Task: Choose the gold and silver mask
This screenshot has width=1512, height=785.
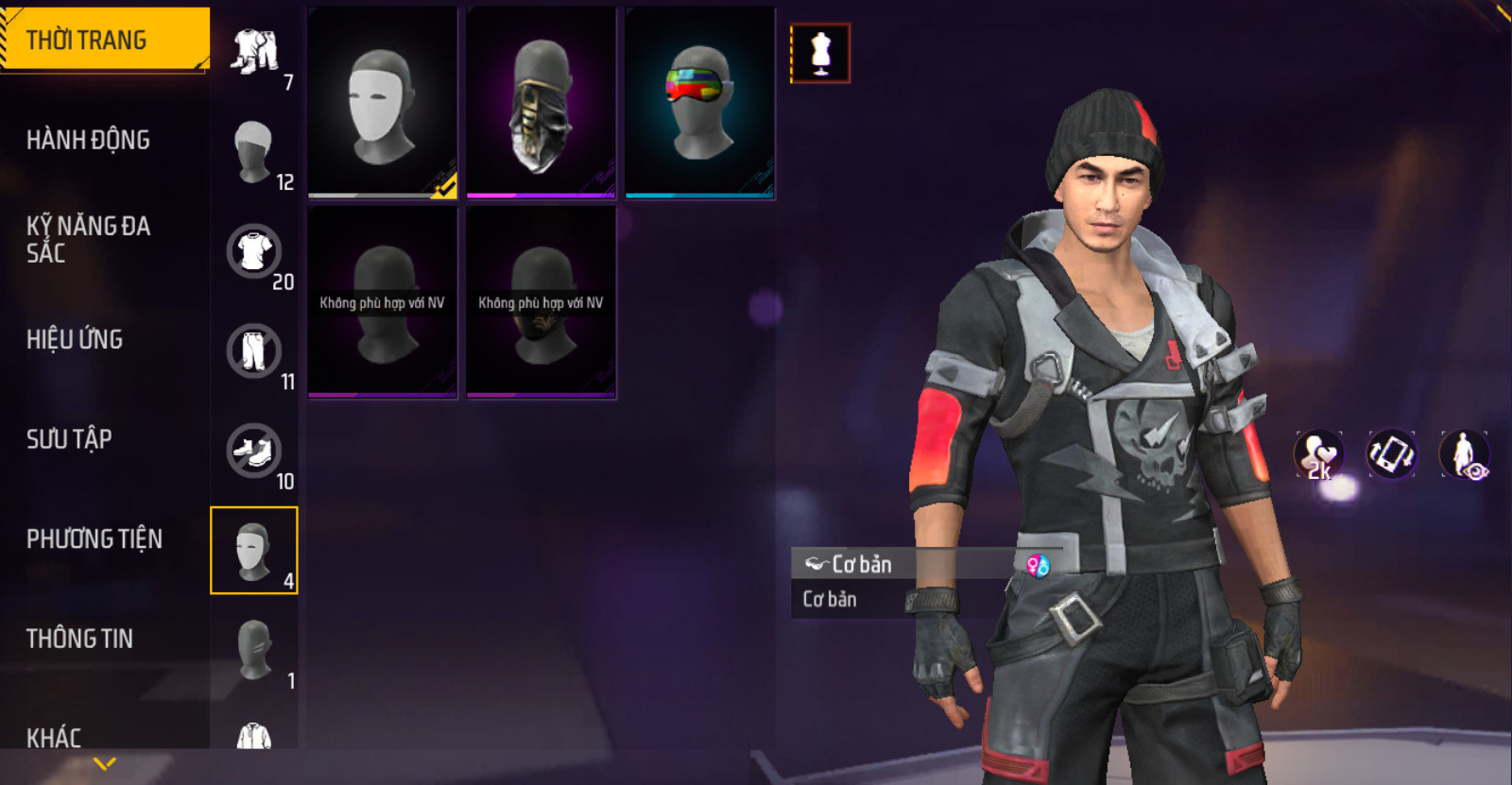Action: pyautogui.click(x=541, y=103)
